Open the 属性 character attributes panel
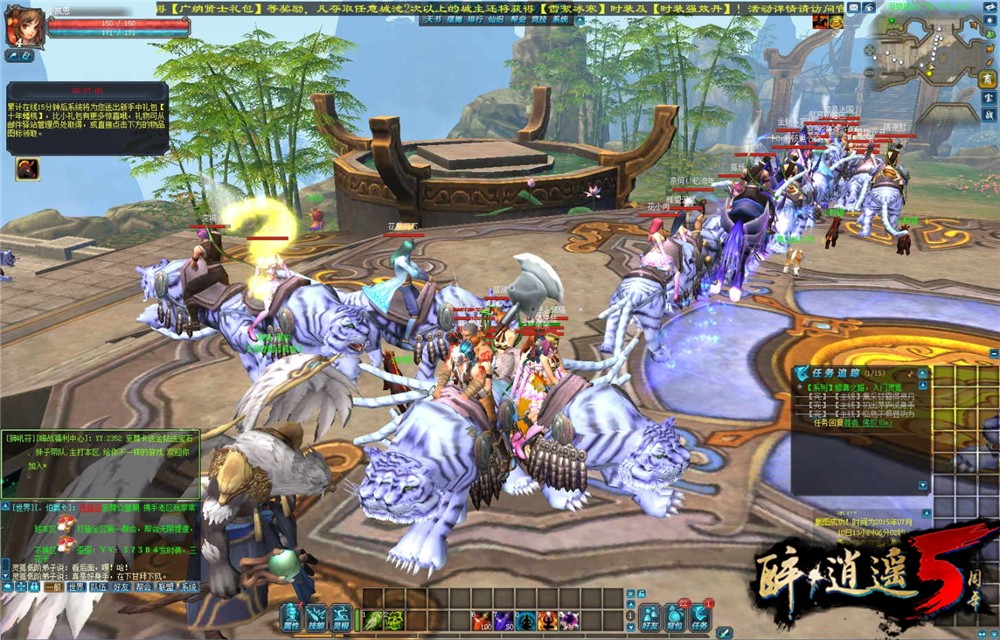Viewport: 1000px width, 640px height. [x=291, y=617]
